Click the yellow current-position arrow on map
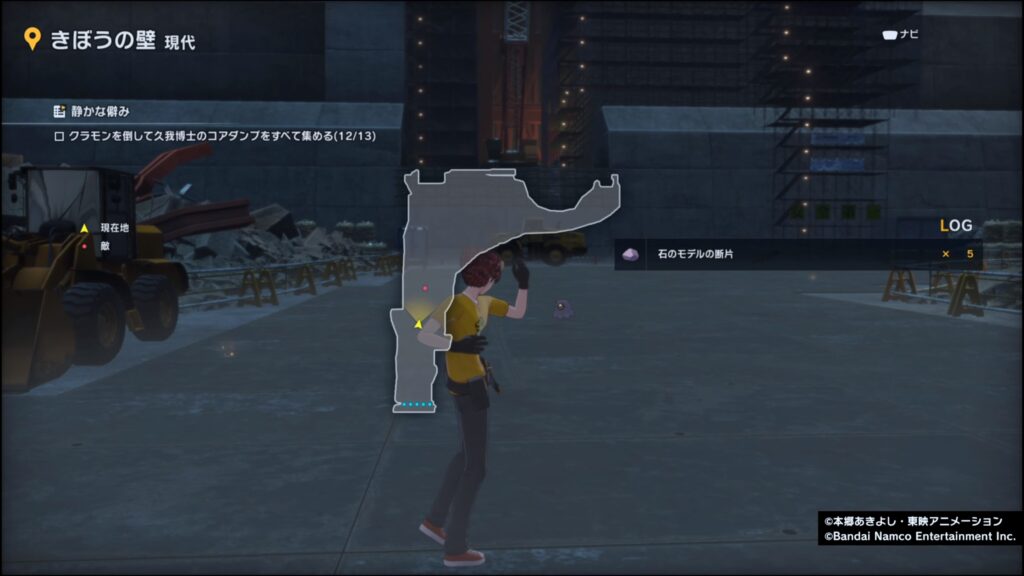The height and width of the screenshot is (576, 1024). click(x=417, y=322)
